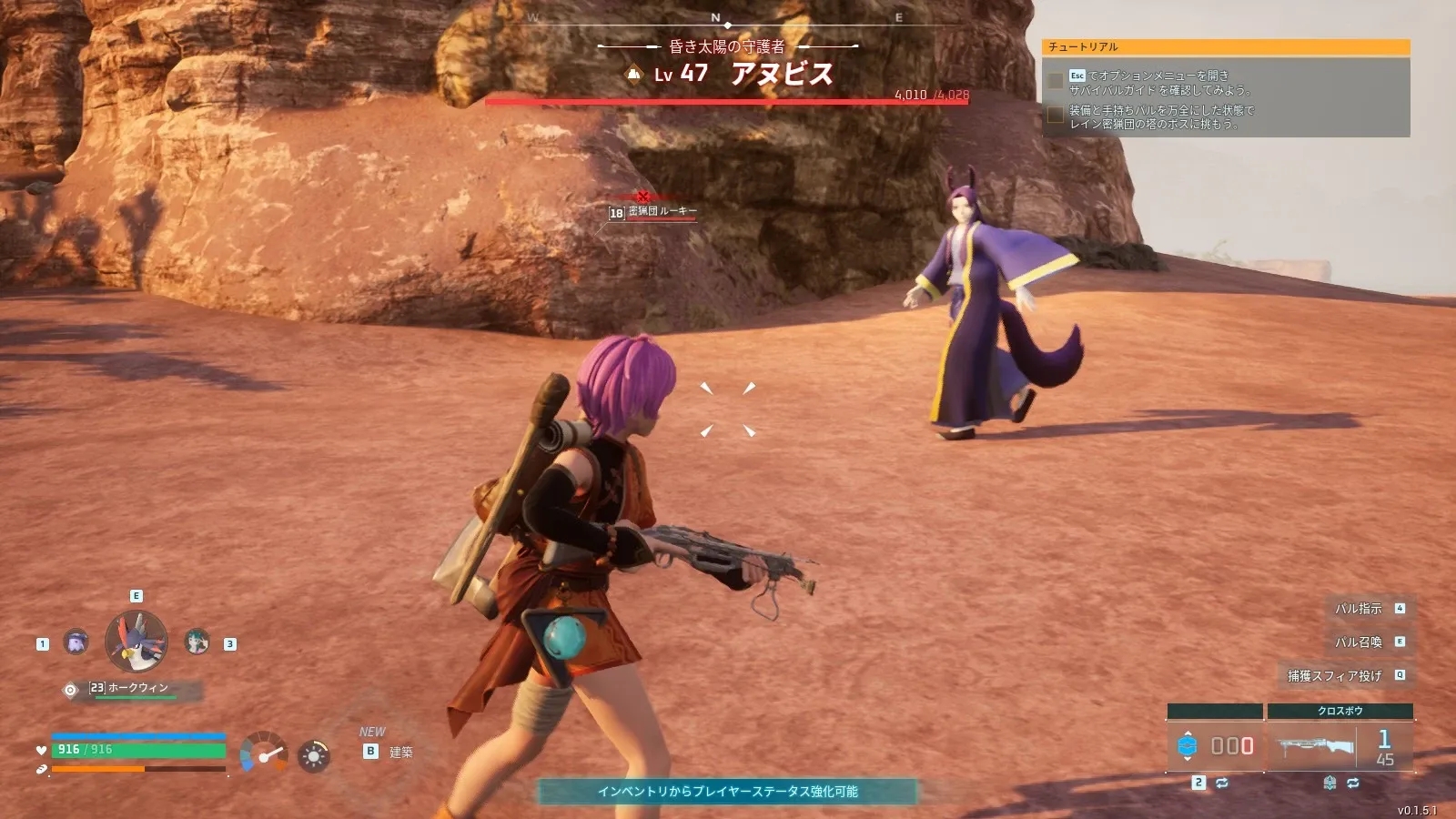Click the down arrow below the sphere counter
Viewport: 1456px width, 819px height.
point(1188,759)
